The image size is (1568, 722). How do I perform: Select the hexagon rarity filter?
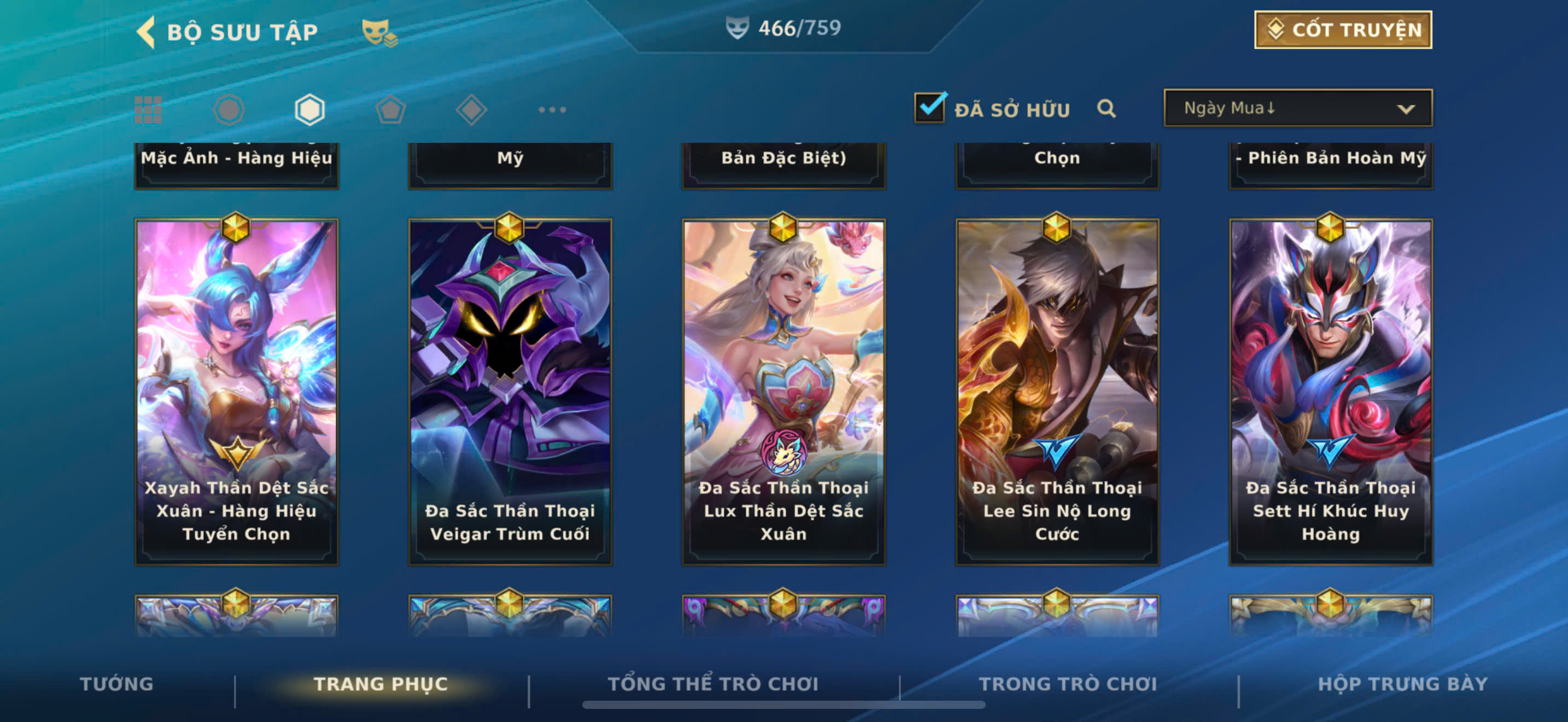coord(310,110)
